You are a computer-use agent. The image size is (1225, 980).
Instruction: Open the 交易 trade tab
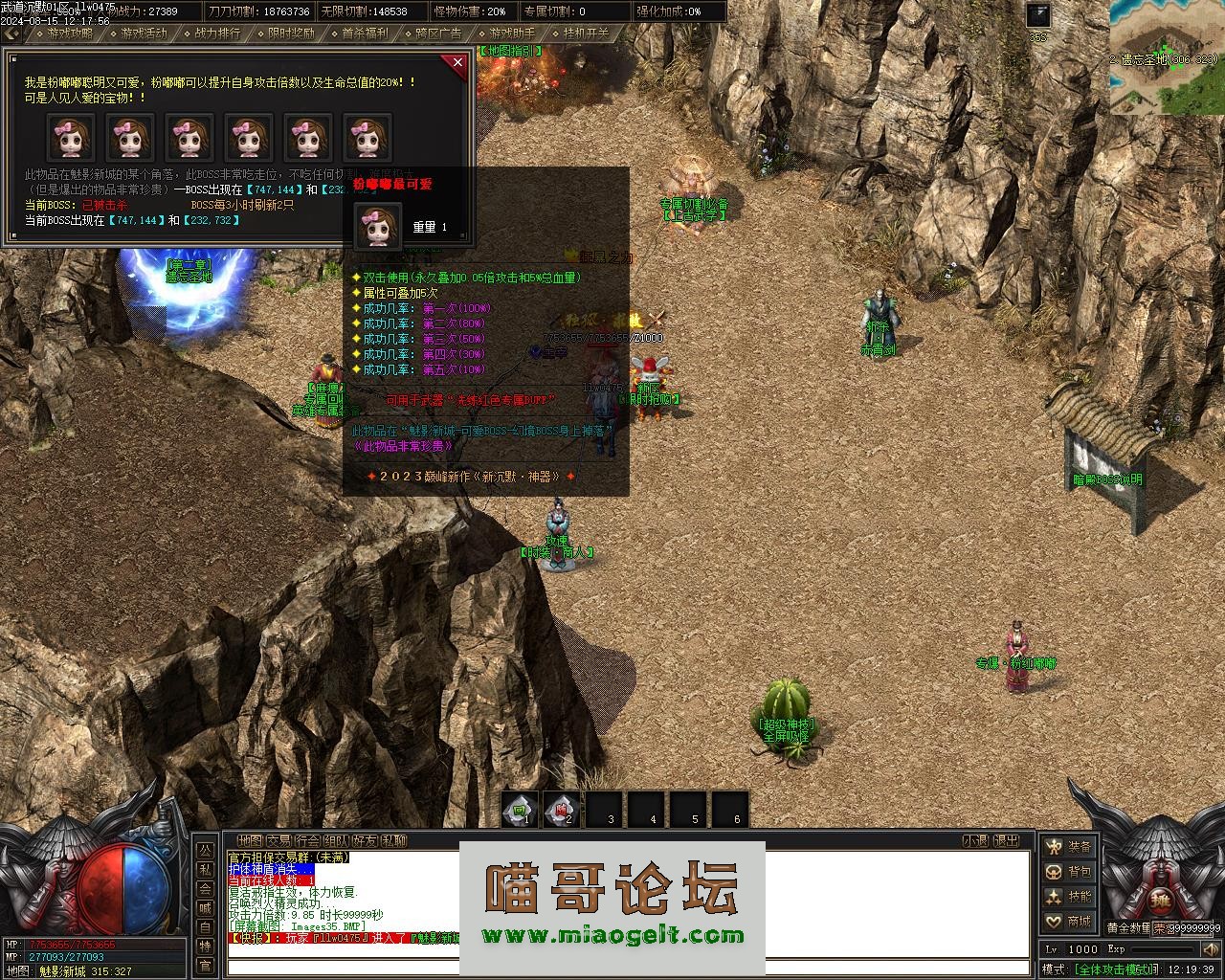click(x=278, y=840)
